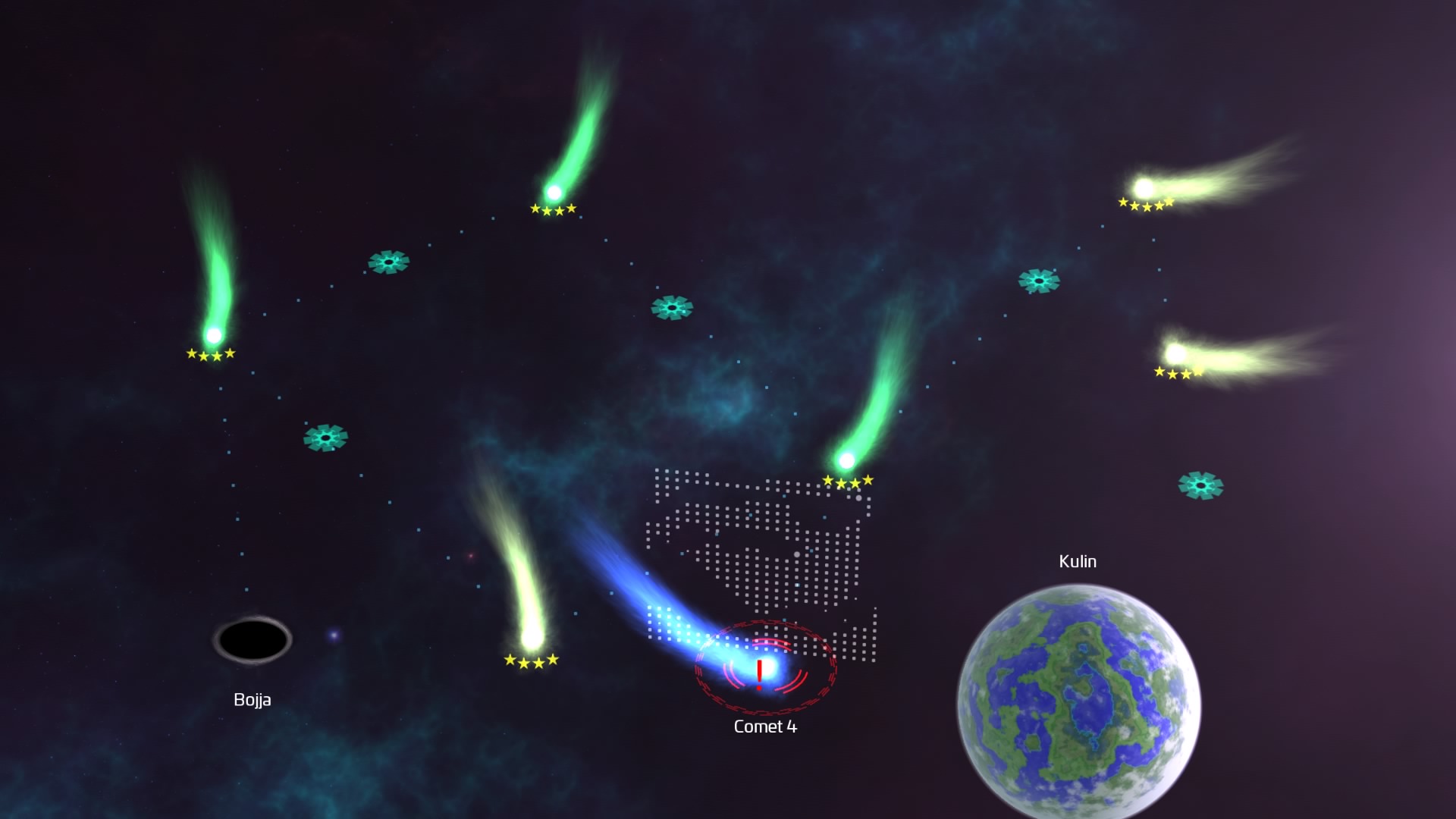Click the Kulin planet label
Image resolution: width=1456 pixels, height=819 pixels.
click(x=1075, y=561)
